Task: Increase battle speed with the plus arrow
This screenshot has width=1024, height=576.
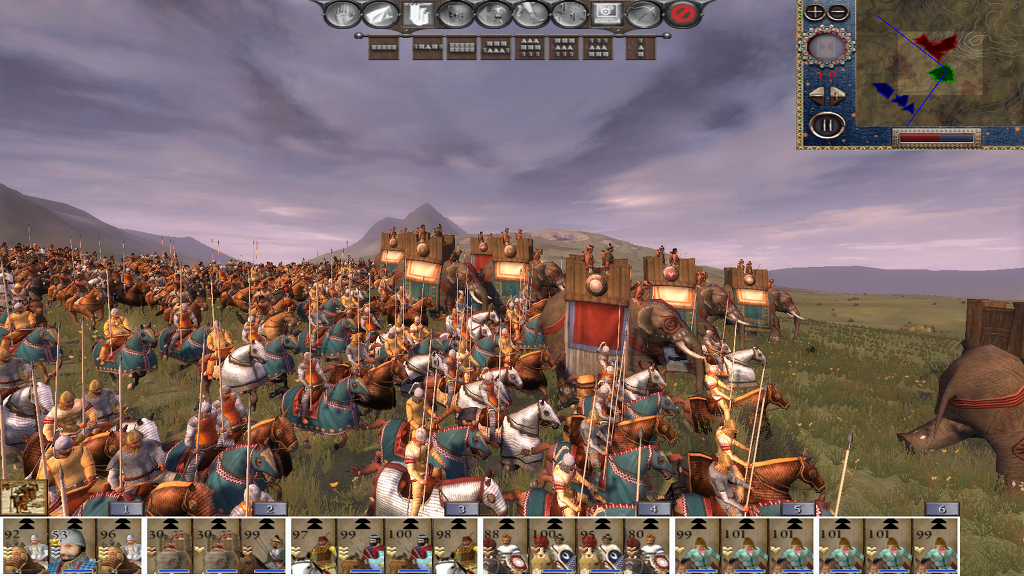Action: coord(838,96)
